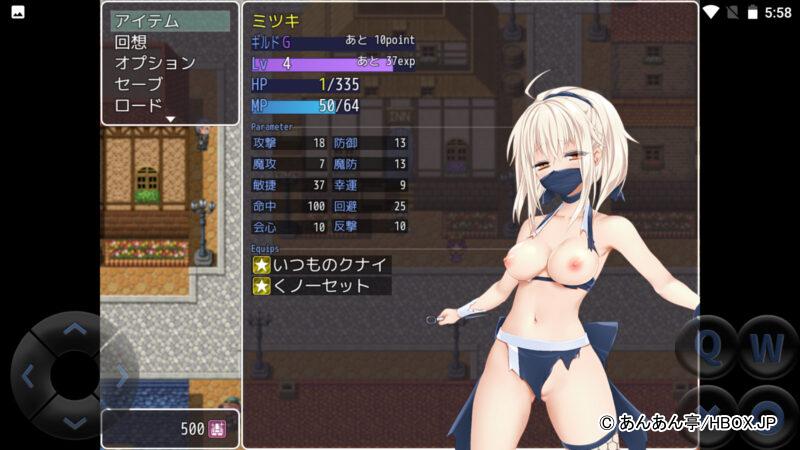The image size is (800, 450).
Task: Choose セーブ to save game
Action: click(138, 84)
